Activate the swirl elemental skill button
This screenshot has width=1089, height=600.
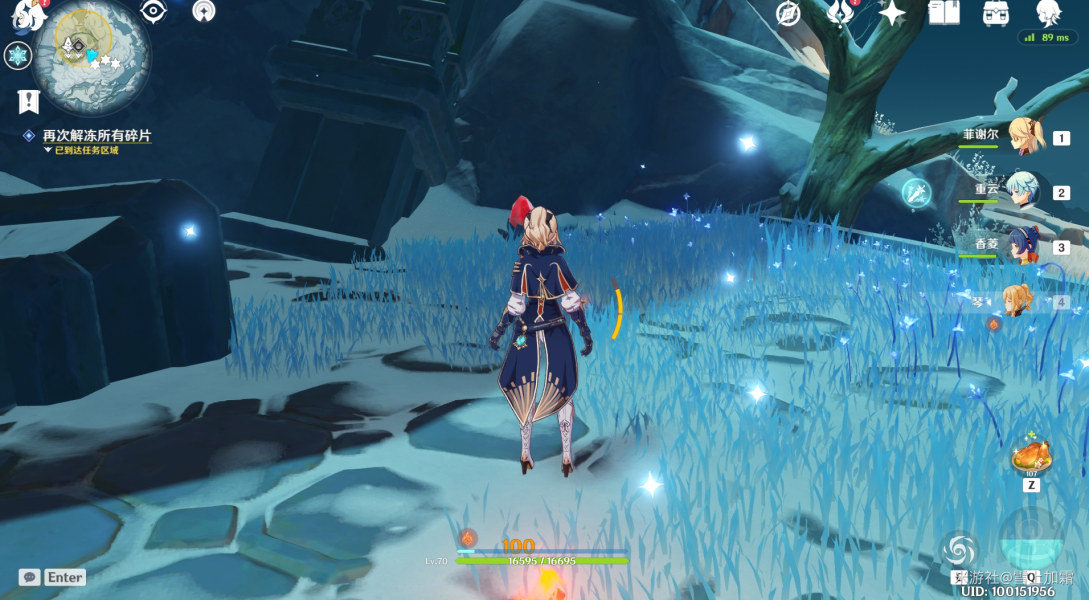tap(959, 549)
